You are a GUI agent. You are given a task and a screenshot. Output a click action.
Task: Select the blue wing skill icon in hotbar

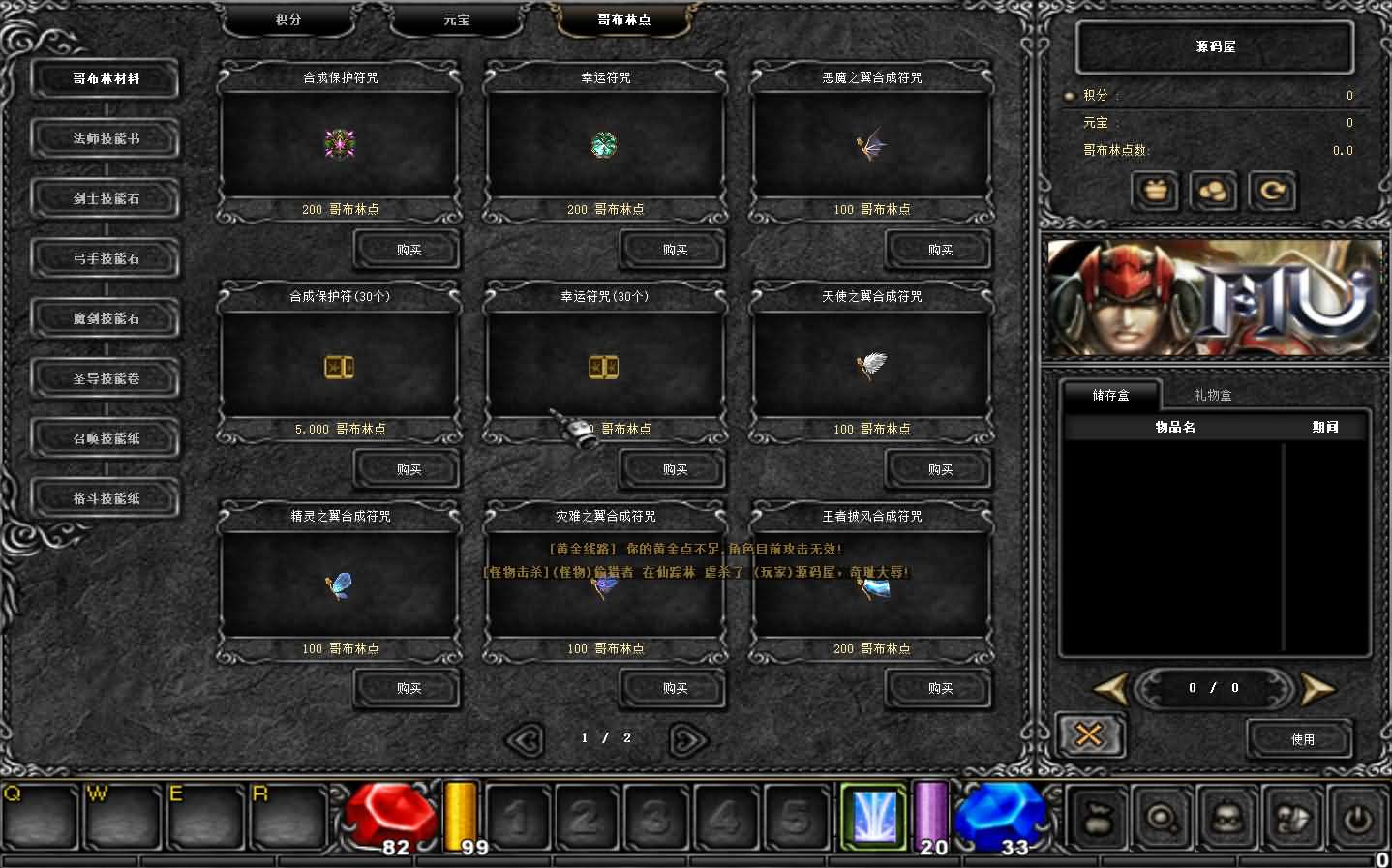872,818
